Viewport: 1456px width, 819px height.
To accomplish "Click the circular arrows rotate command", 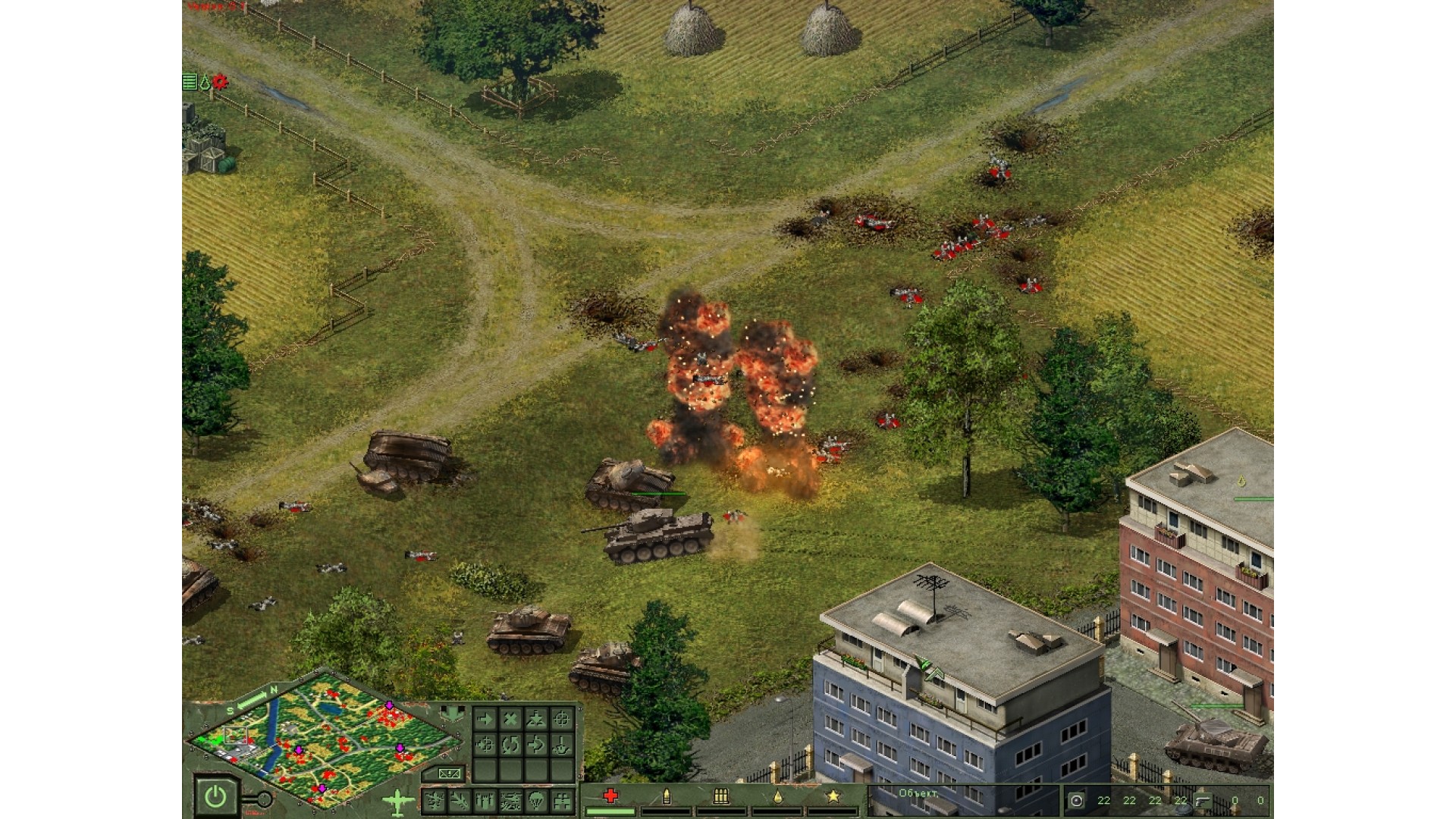I will (510, 745).
